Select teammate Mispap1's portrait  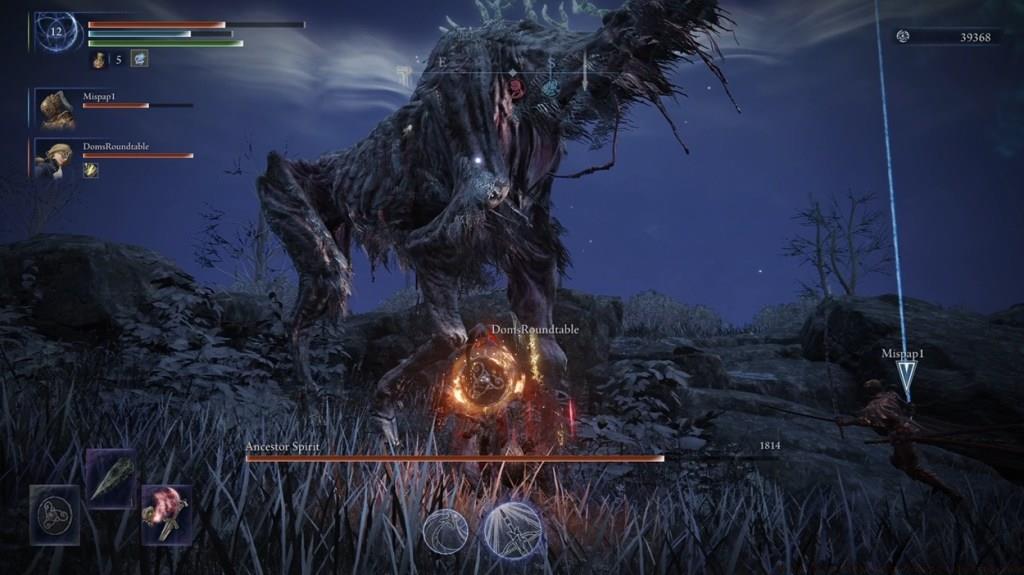[56, 108]
